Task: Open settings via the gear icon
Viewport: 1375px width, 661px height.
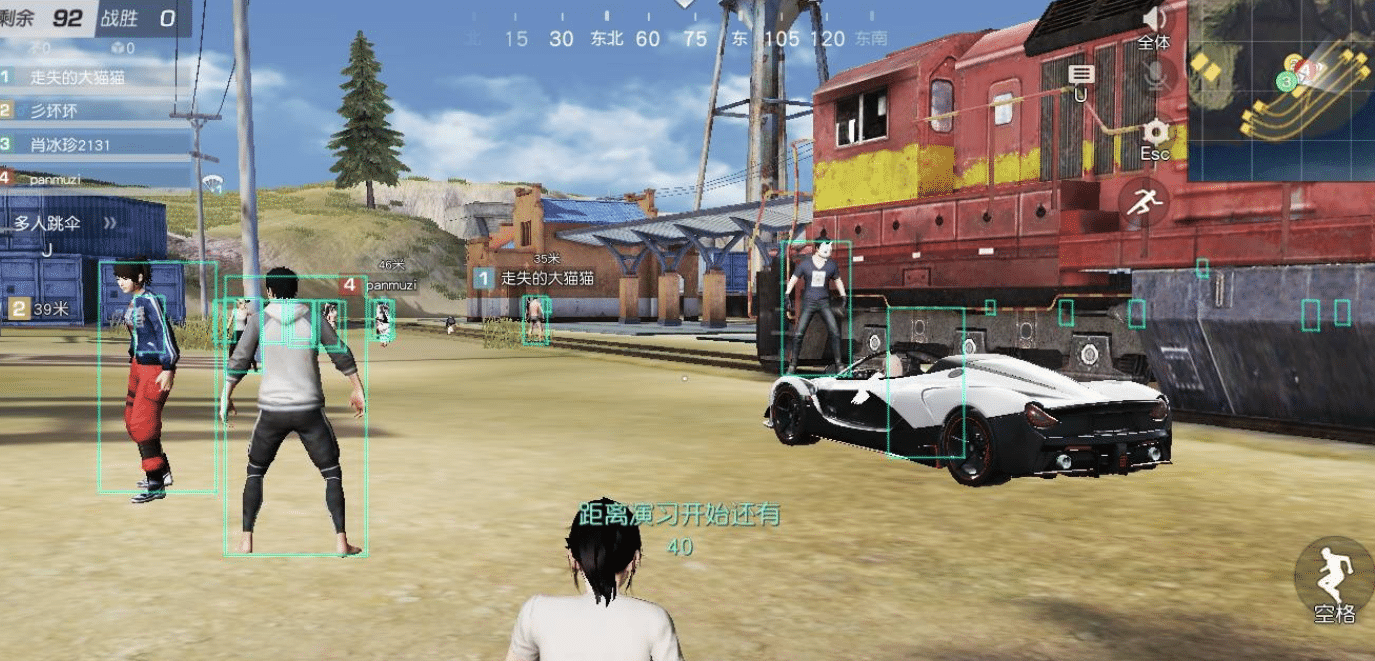Action: [x=1156, y=132]
